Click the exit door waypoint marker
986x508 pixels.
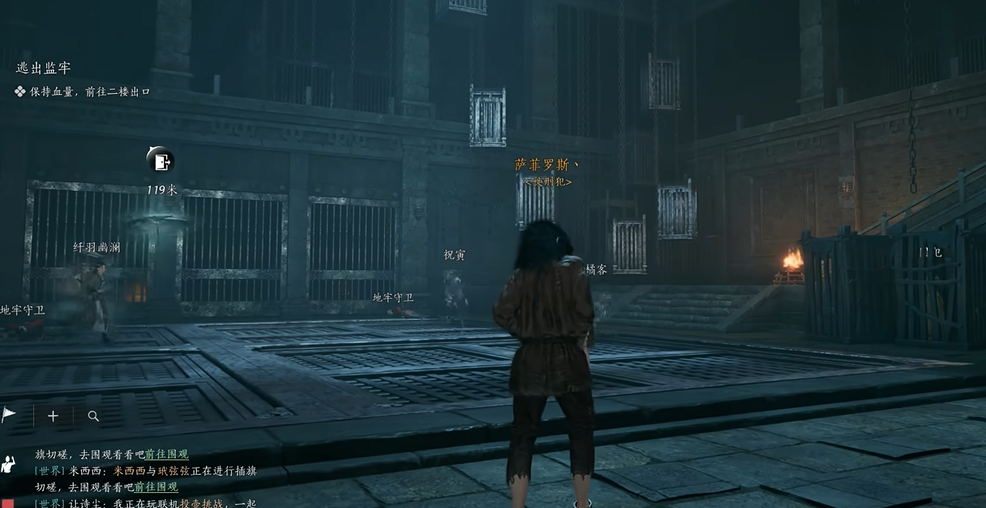160,160
